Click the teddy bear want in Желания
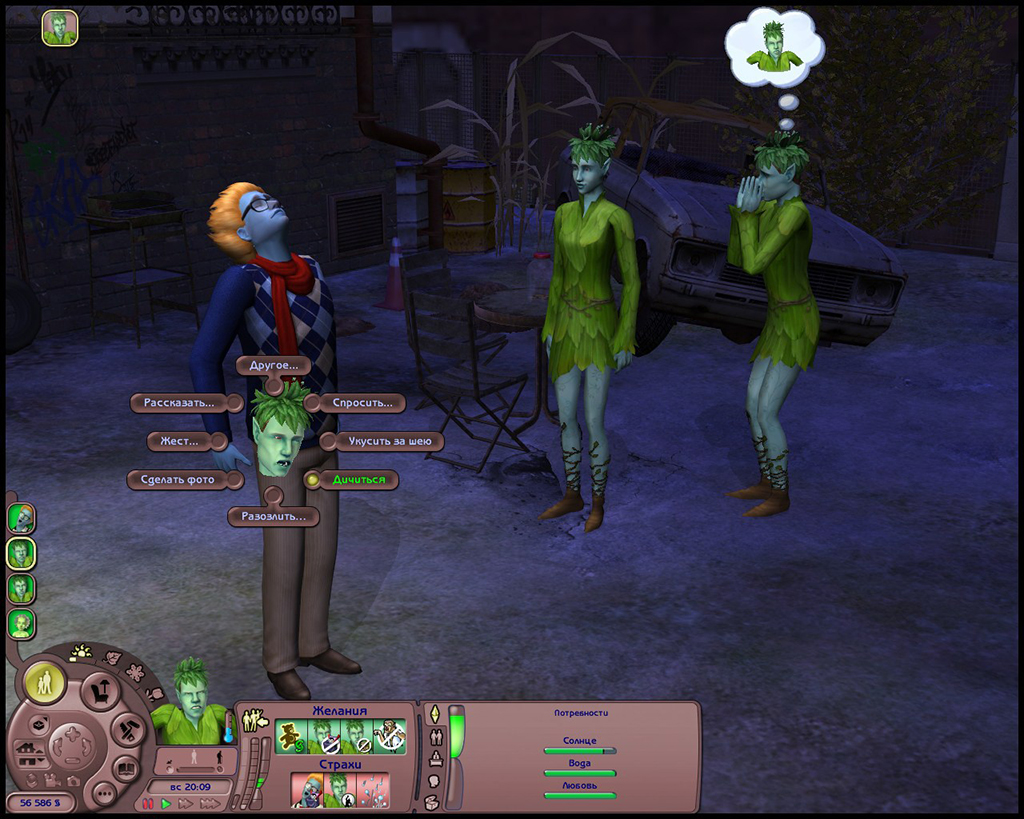1024x819 pixels. pos(289,736)
